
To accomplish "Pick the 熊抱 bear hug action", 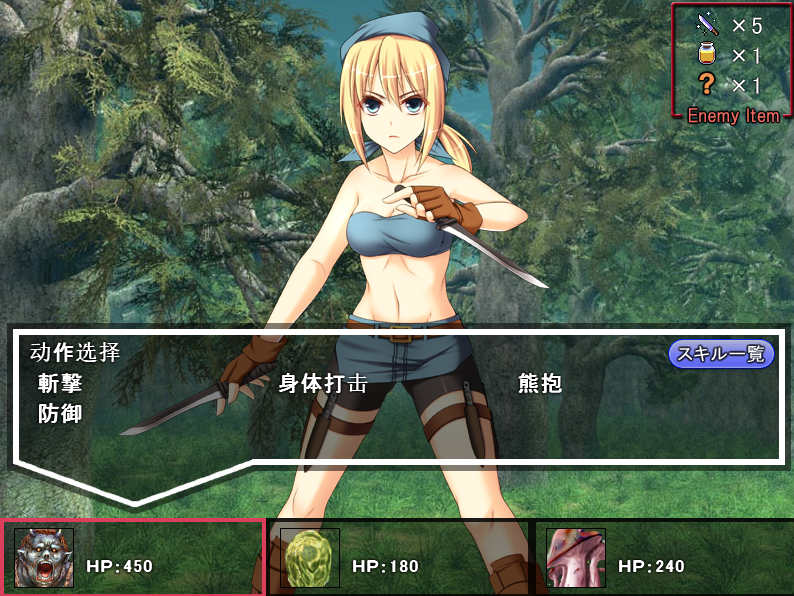I will [x=540, y=383].
